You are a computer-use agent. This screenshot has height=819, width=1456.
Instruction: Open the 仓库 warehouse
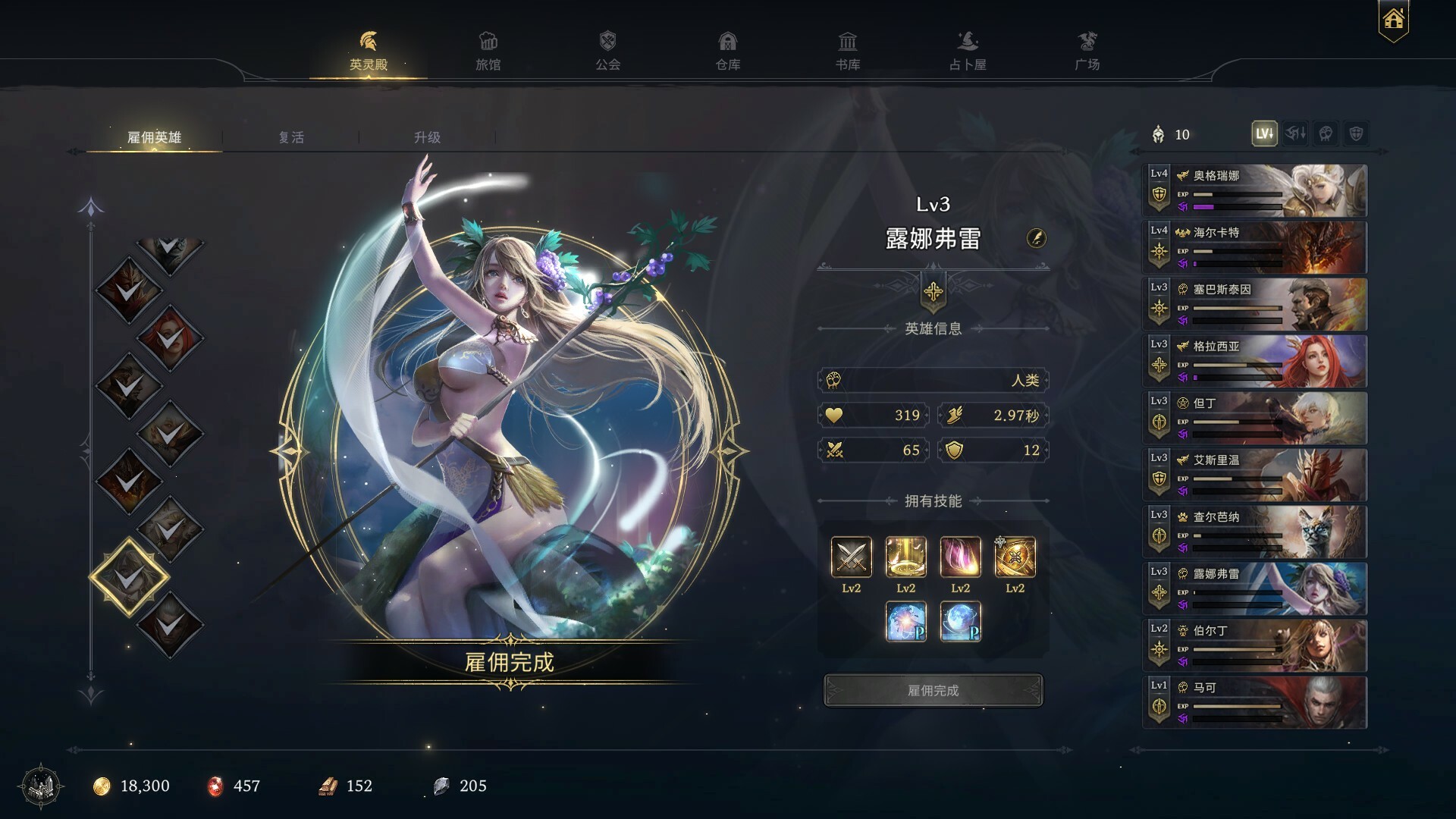pyautogui.click(x=727, y=52)
